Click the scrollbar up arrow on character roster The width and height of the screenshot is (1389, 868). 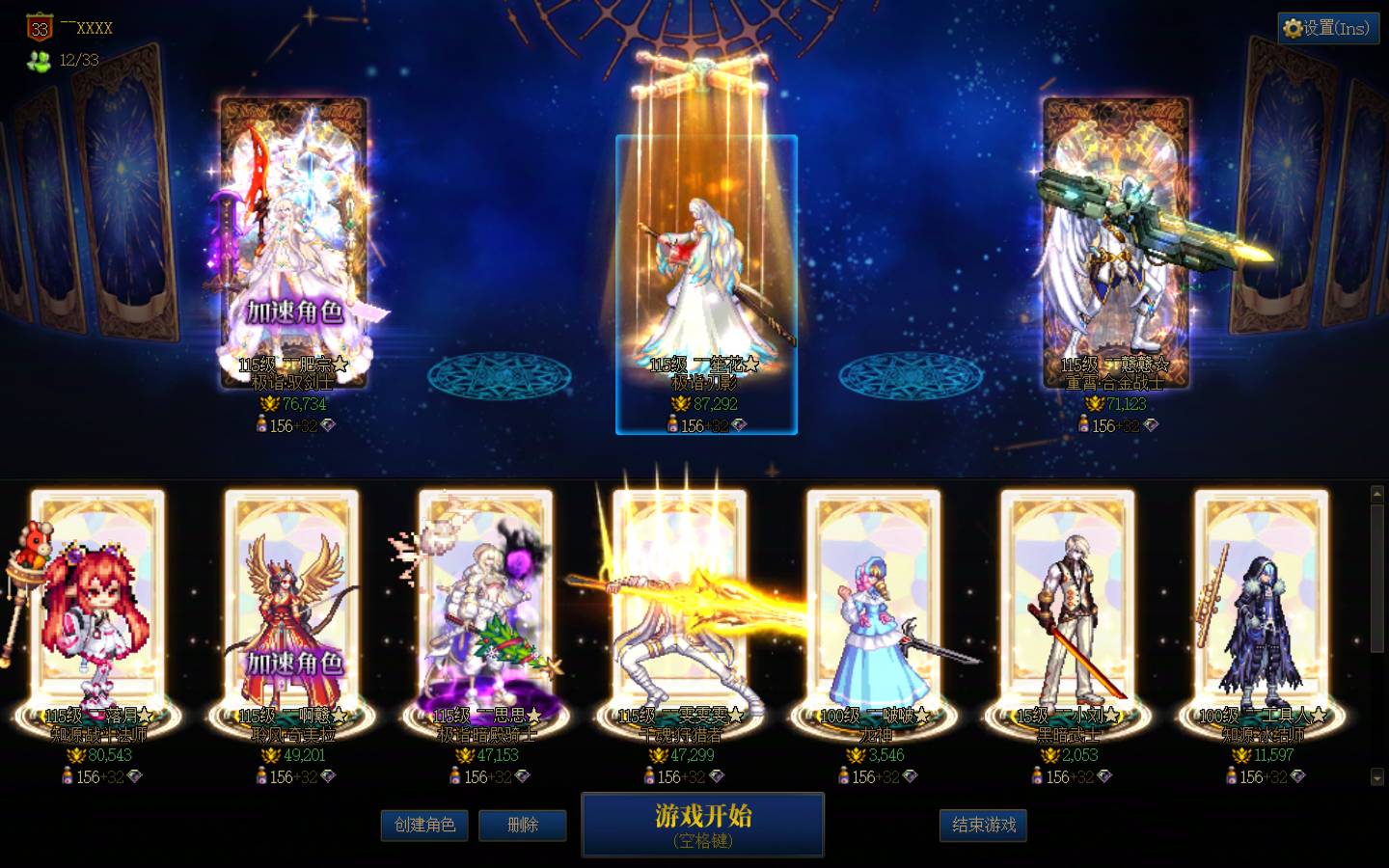[1376, 494]
